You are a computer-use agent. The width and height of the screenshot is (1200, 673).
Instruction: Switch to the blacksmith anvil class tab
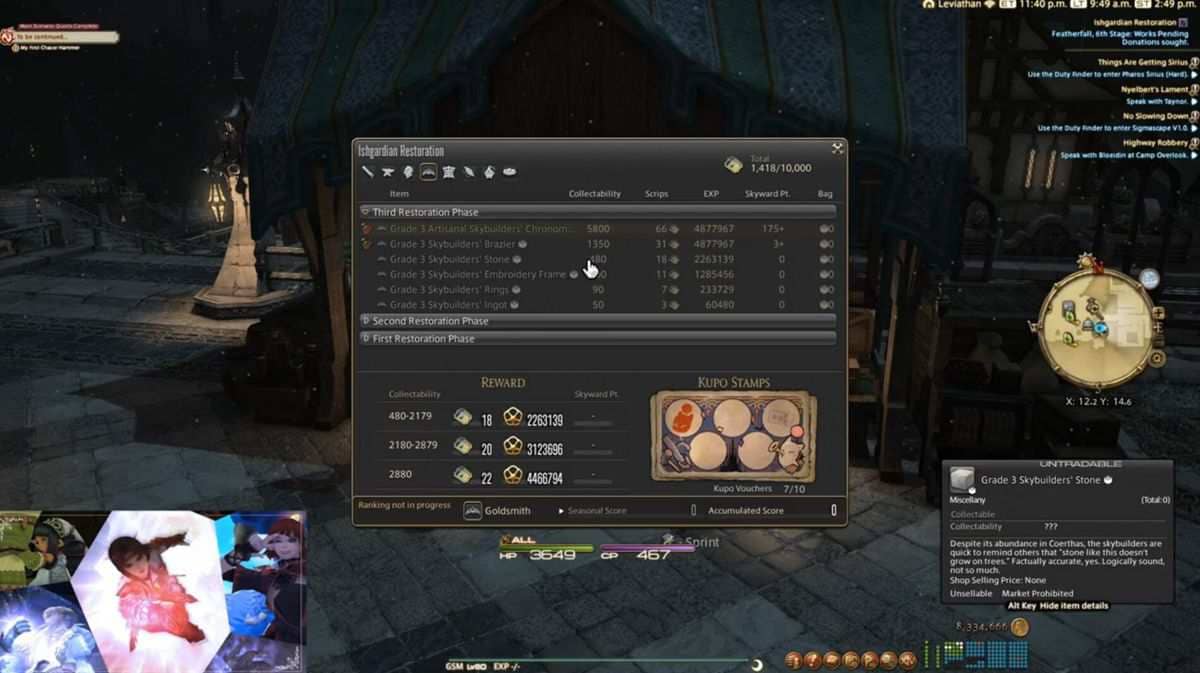tap(387, 172)
